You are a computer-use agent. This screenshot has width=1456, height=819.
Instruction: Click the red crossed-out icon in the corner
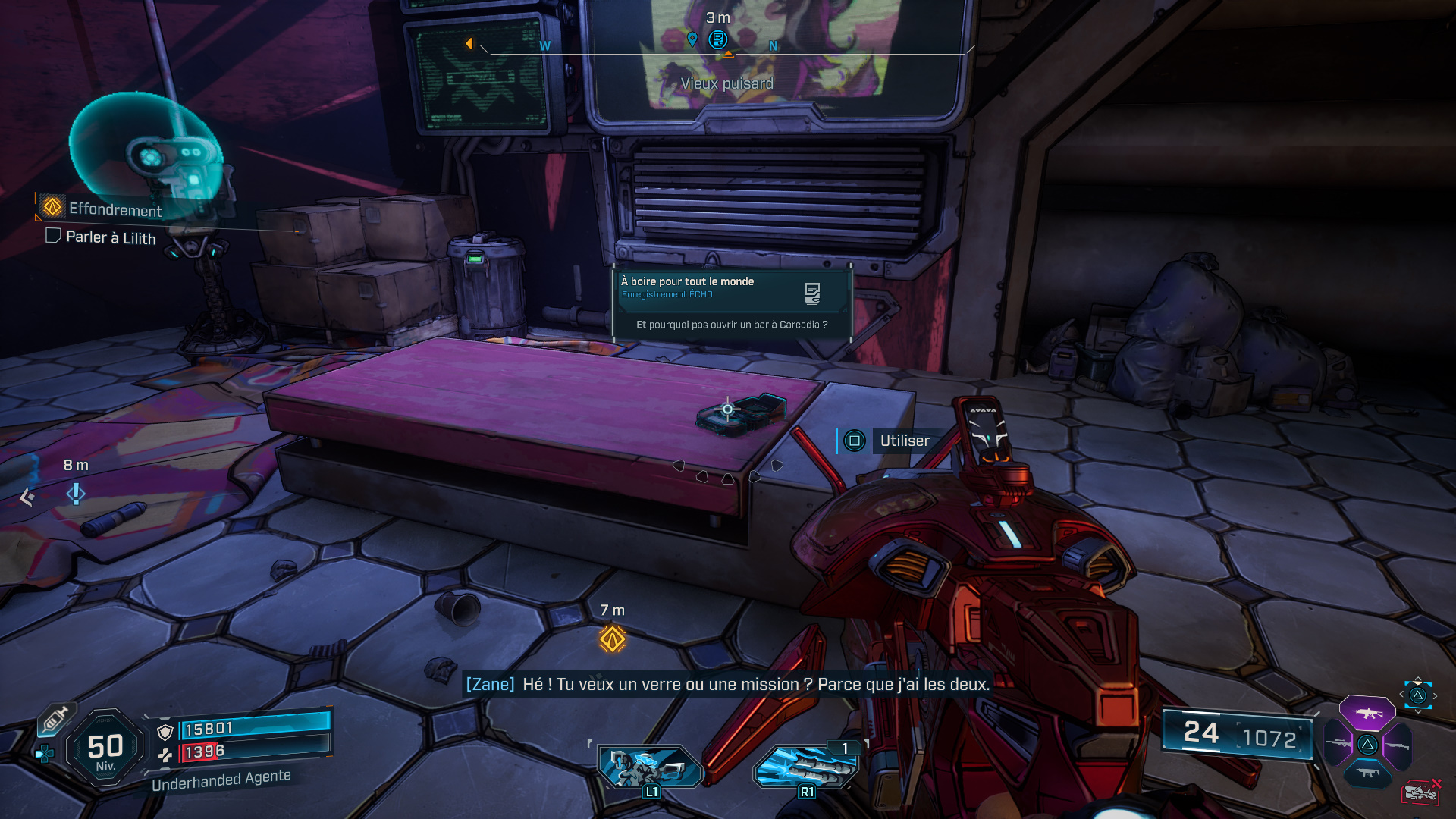click(1420, 792)
